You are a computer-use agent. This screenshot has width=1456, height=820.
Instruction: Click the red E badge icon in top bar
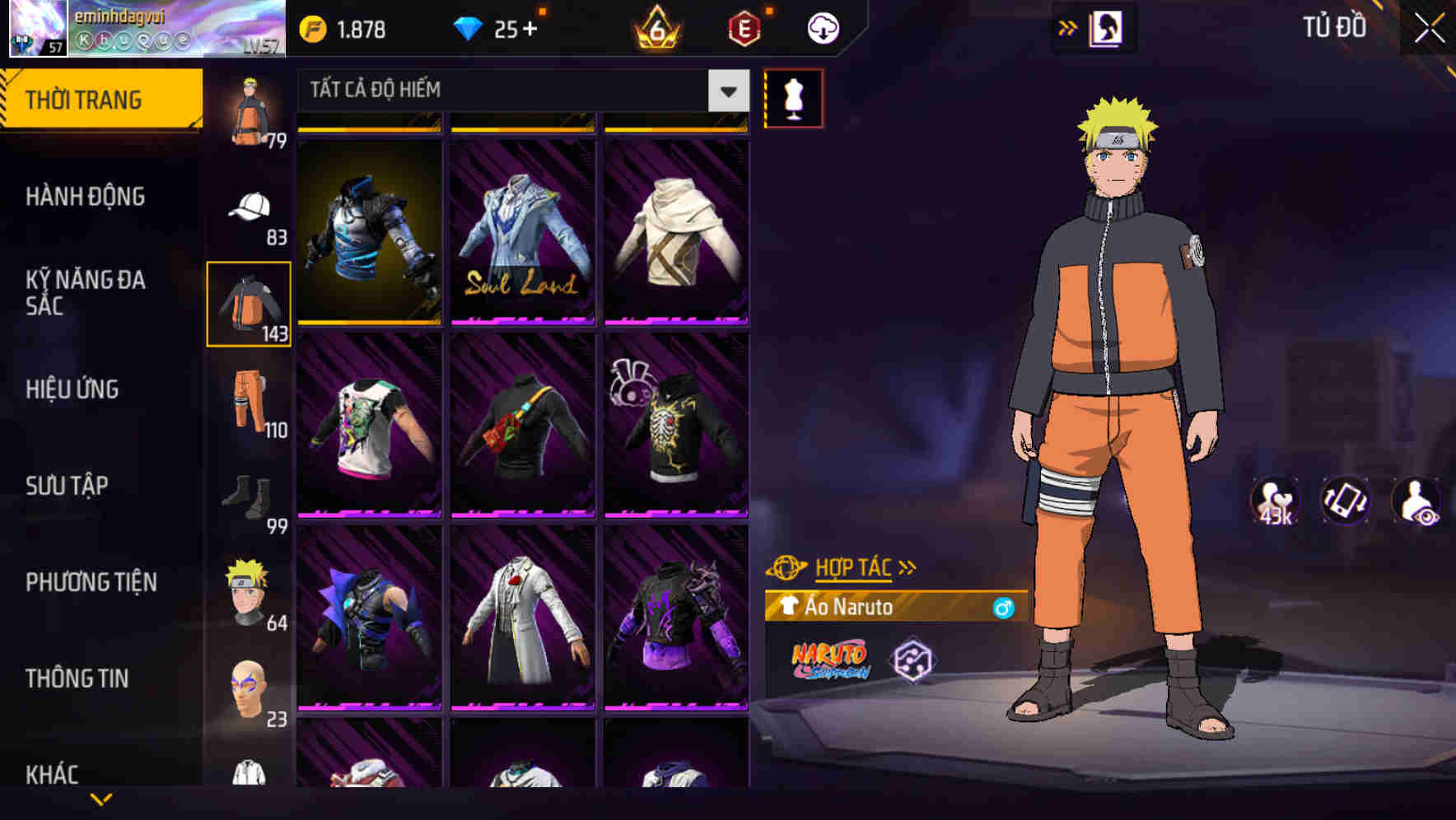coord(743,27)
